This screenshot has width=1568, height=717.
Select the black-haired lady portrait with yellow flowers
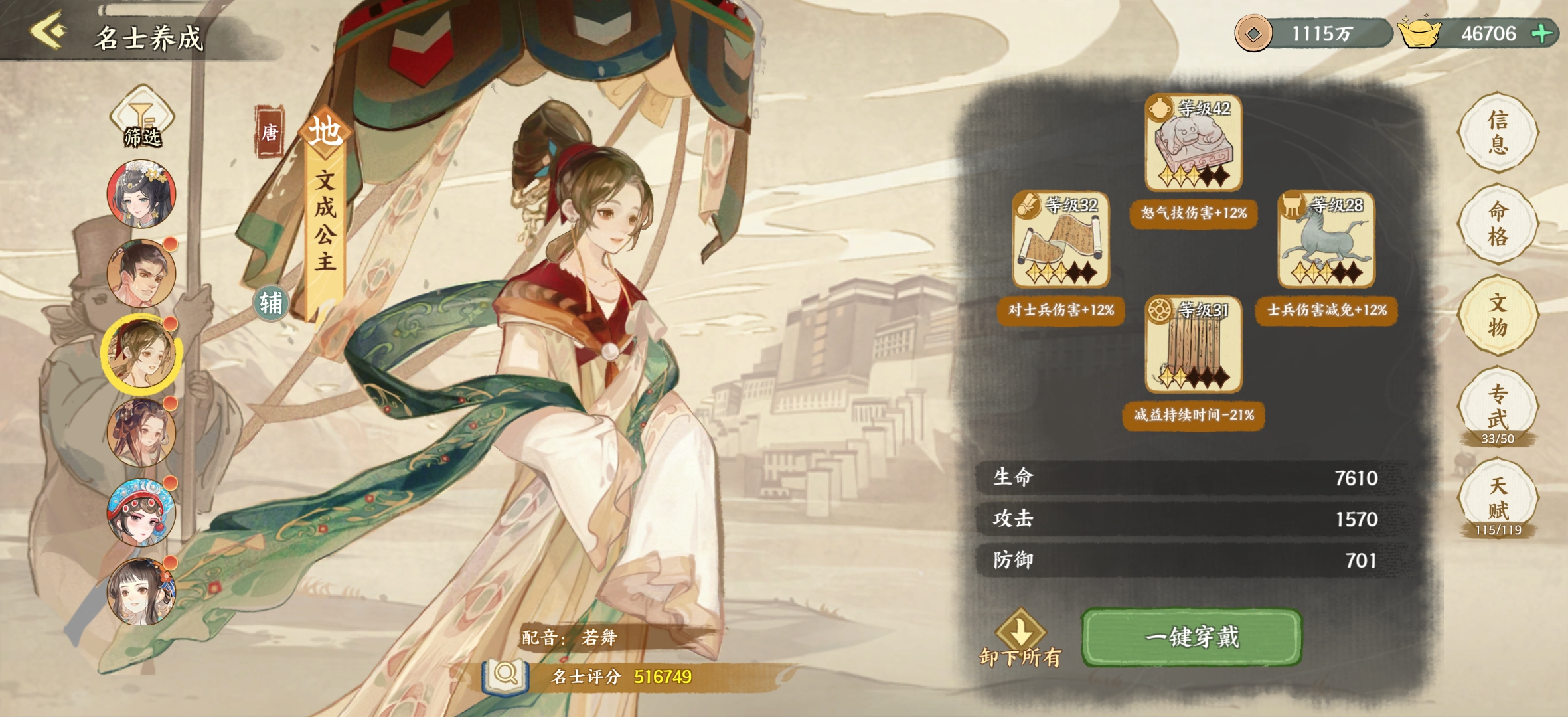point(141,194)
